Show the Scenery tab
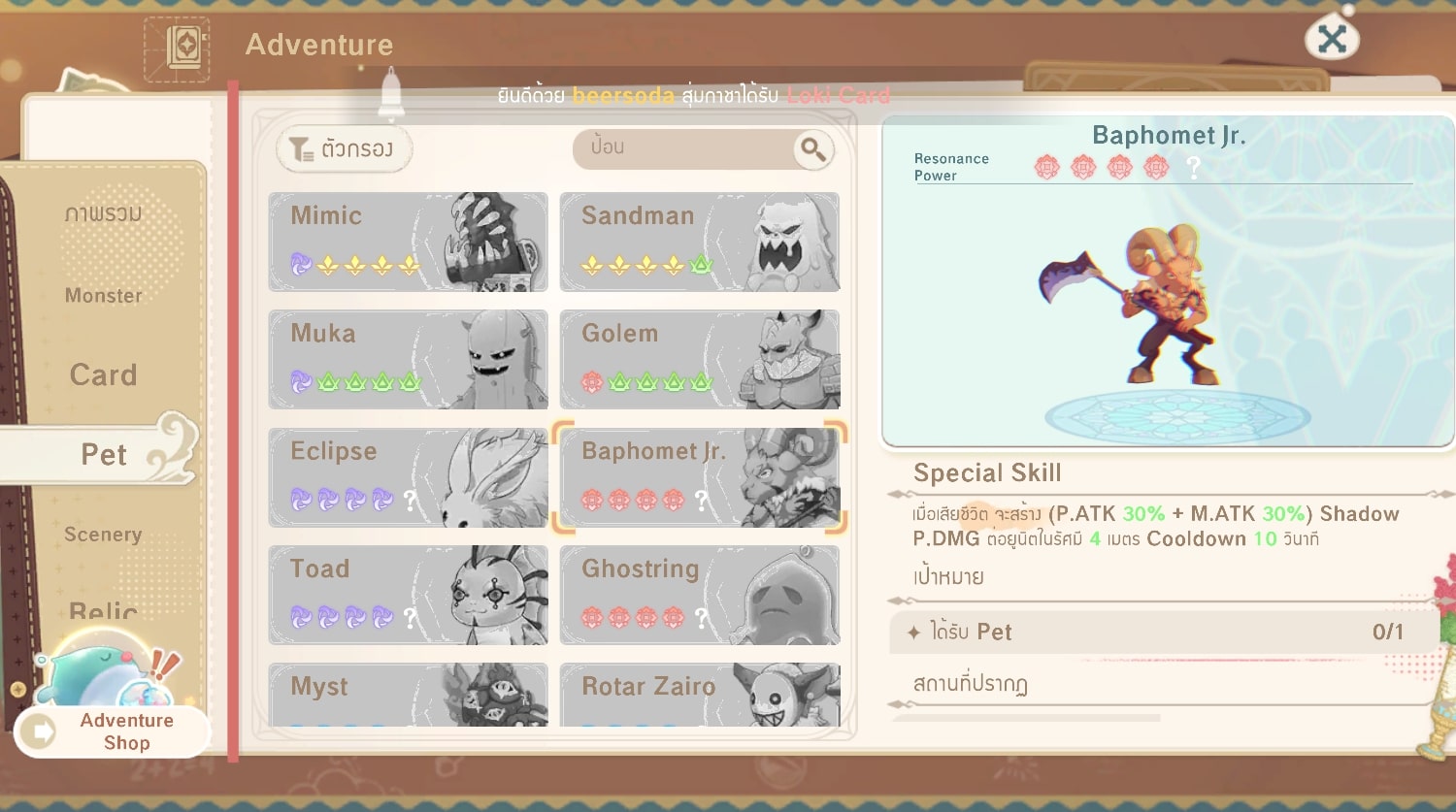 click(x=103, y=535)
